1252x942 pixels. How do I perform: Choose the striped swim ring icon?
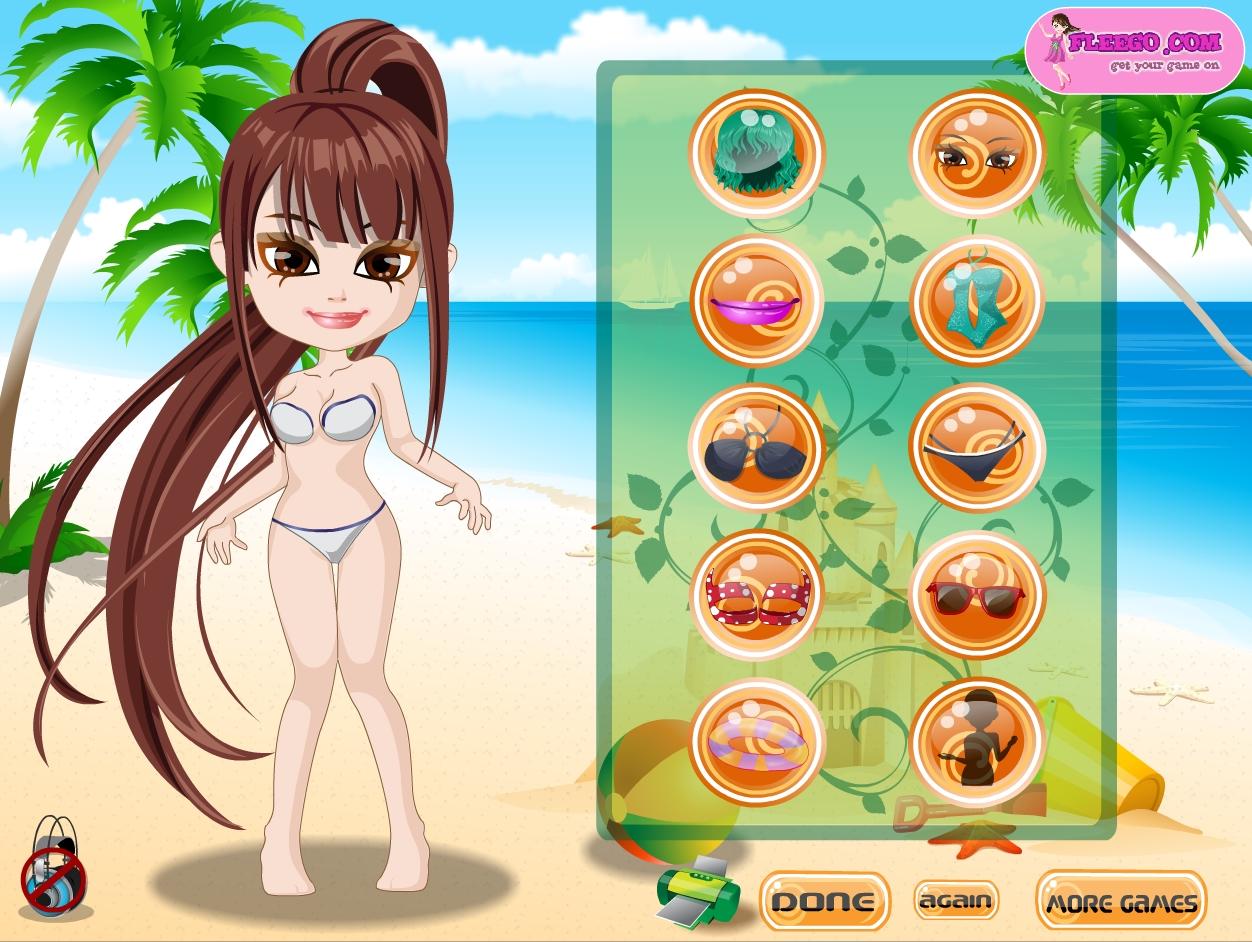tap(757, 741)
